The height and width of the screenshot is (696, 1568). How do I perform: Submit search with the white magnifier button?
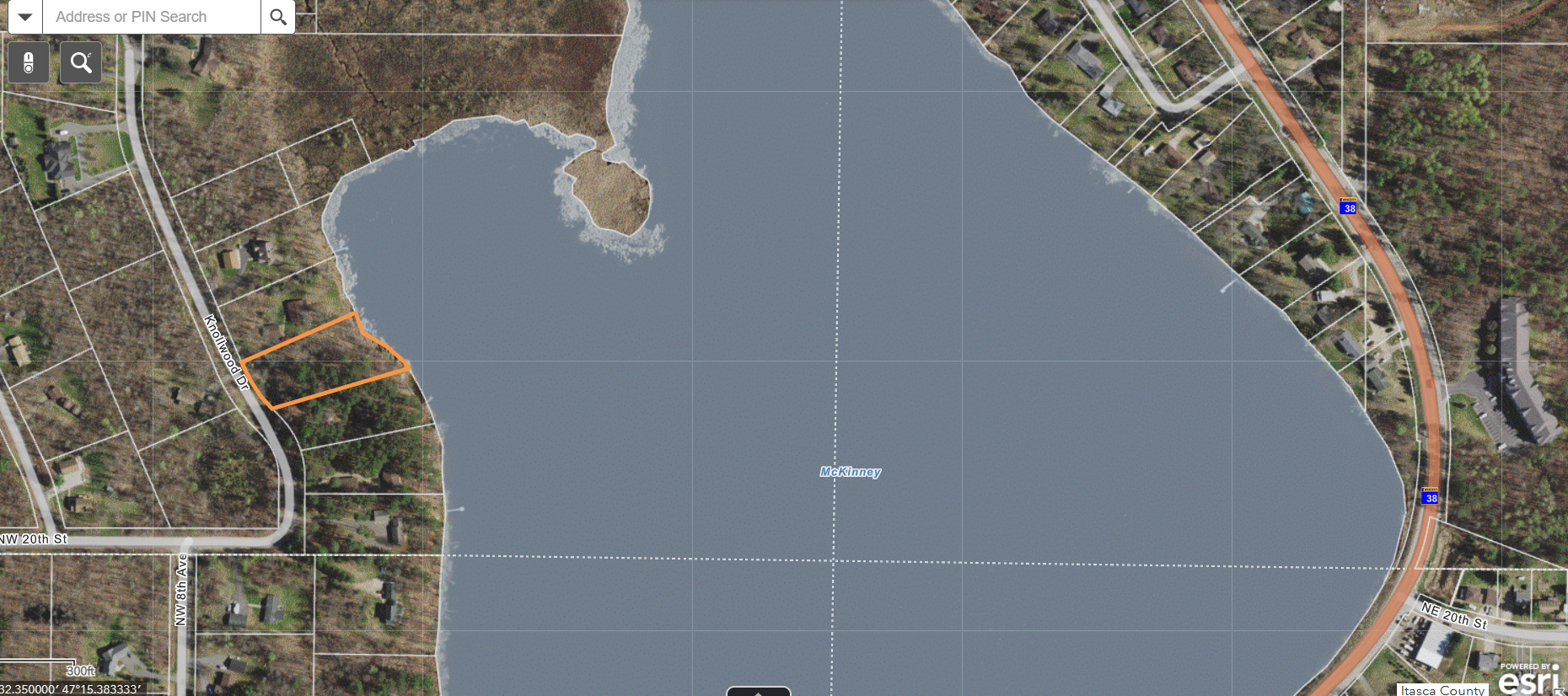tap(278, 17)
